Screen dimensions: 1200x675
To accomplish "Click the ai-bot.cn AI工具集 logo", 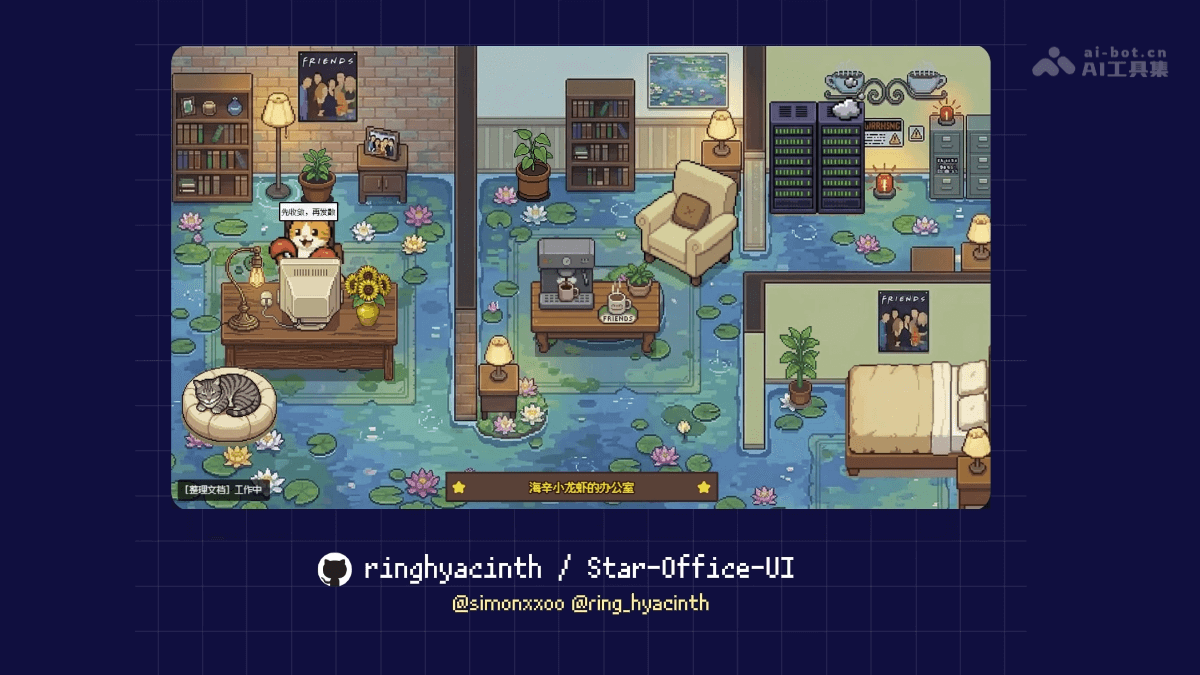I will point(1100,61).
